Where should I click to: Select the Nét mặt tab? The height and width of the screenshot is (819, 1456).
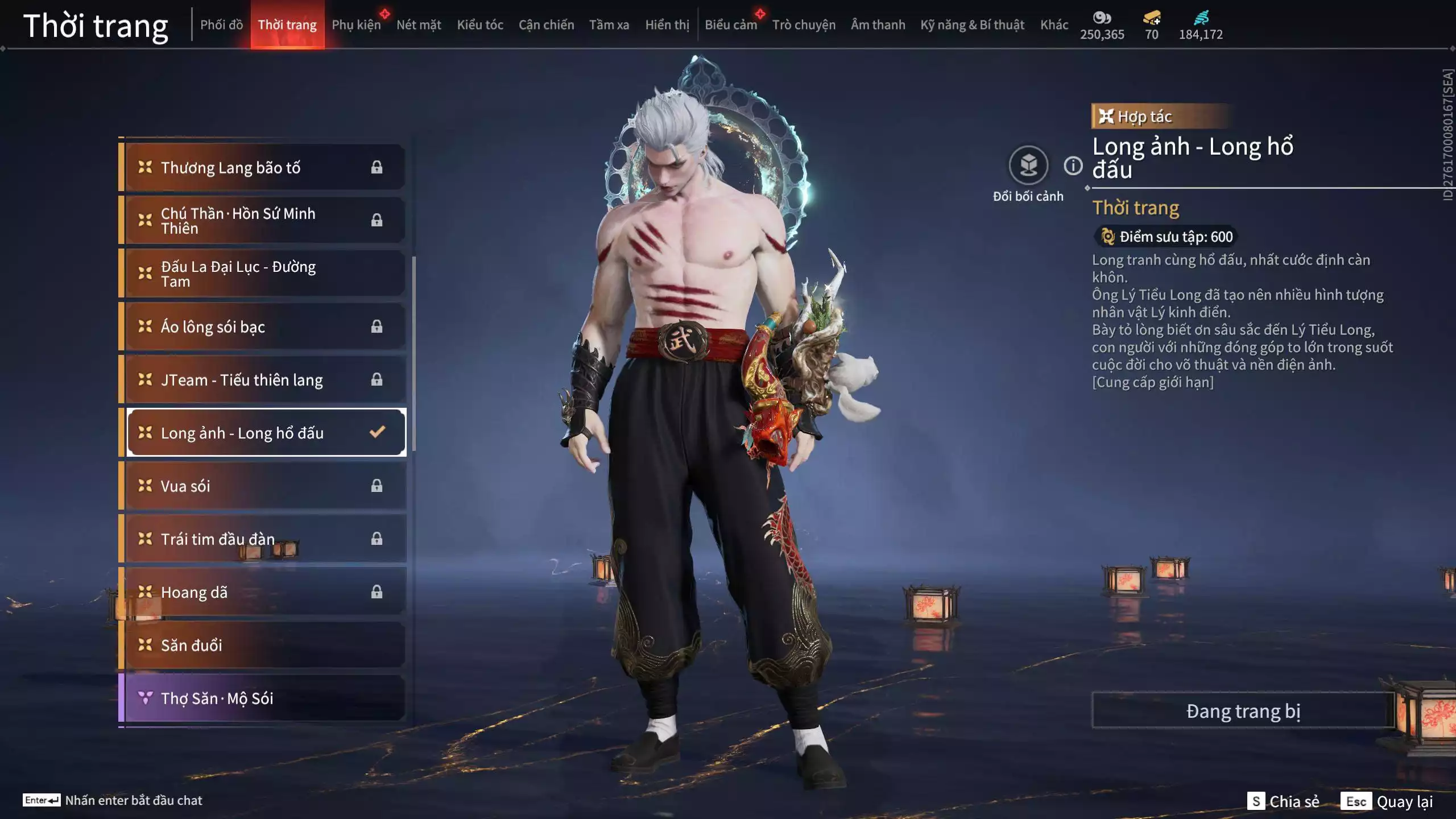(419, 25)
